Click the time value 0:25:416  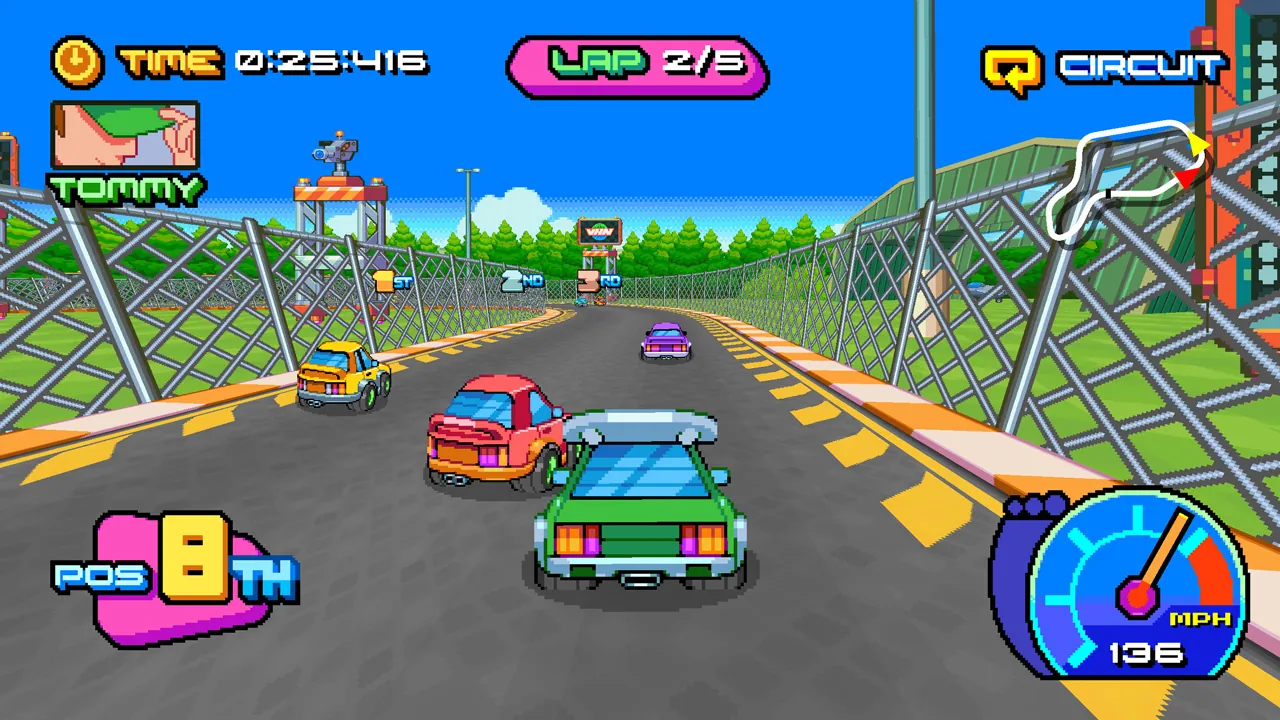tap(330, 62)
